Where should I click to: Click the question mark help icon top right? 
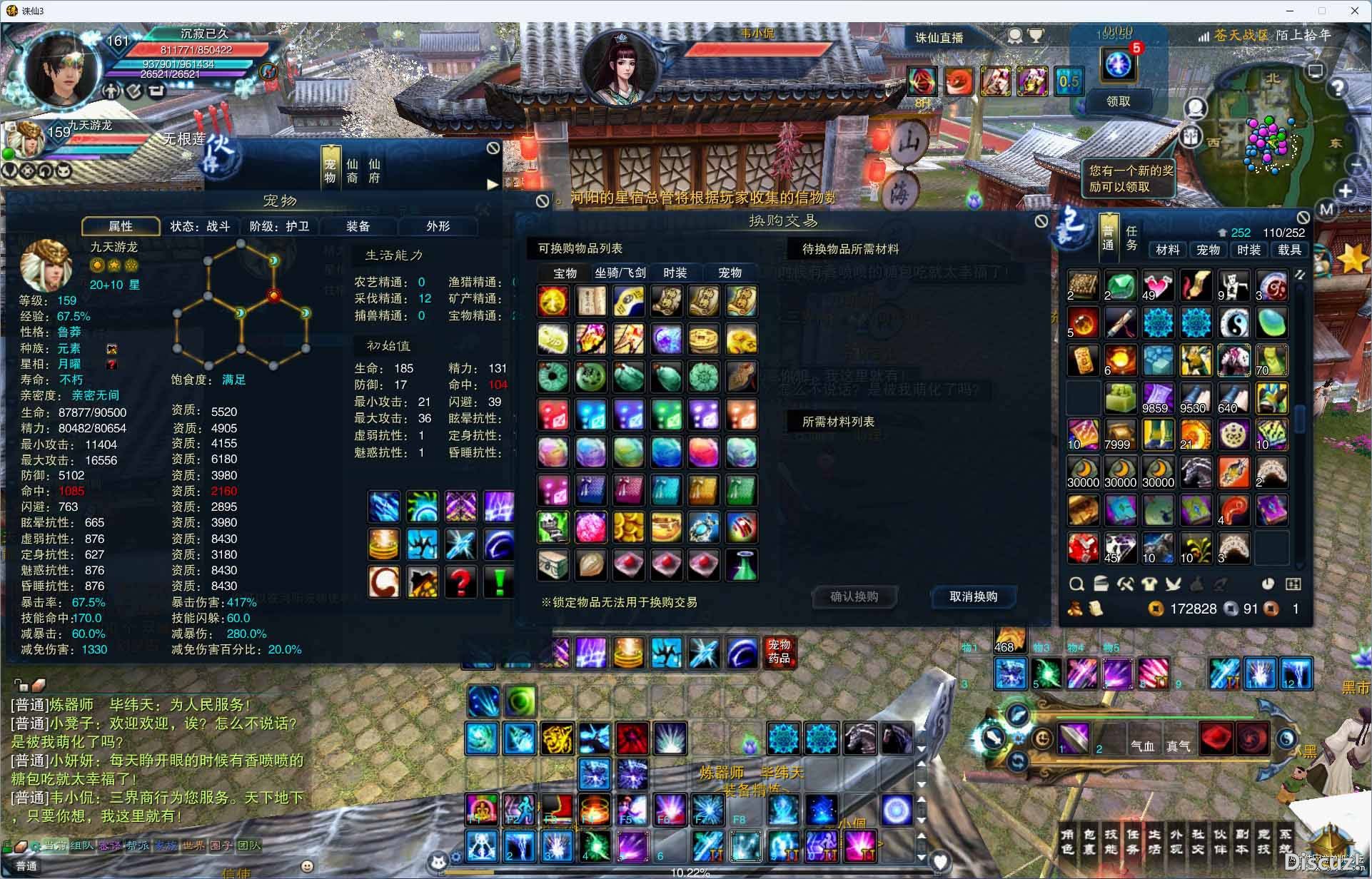(1338, 87)
